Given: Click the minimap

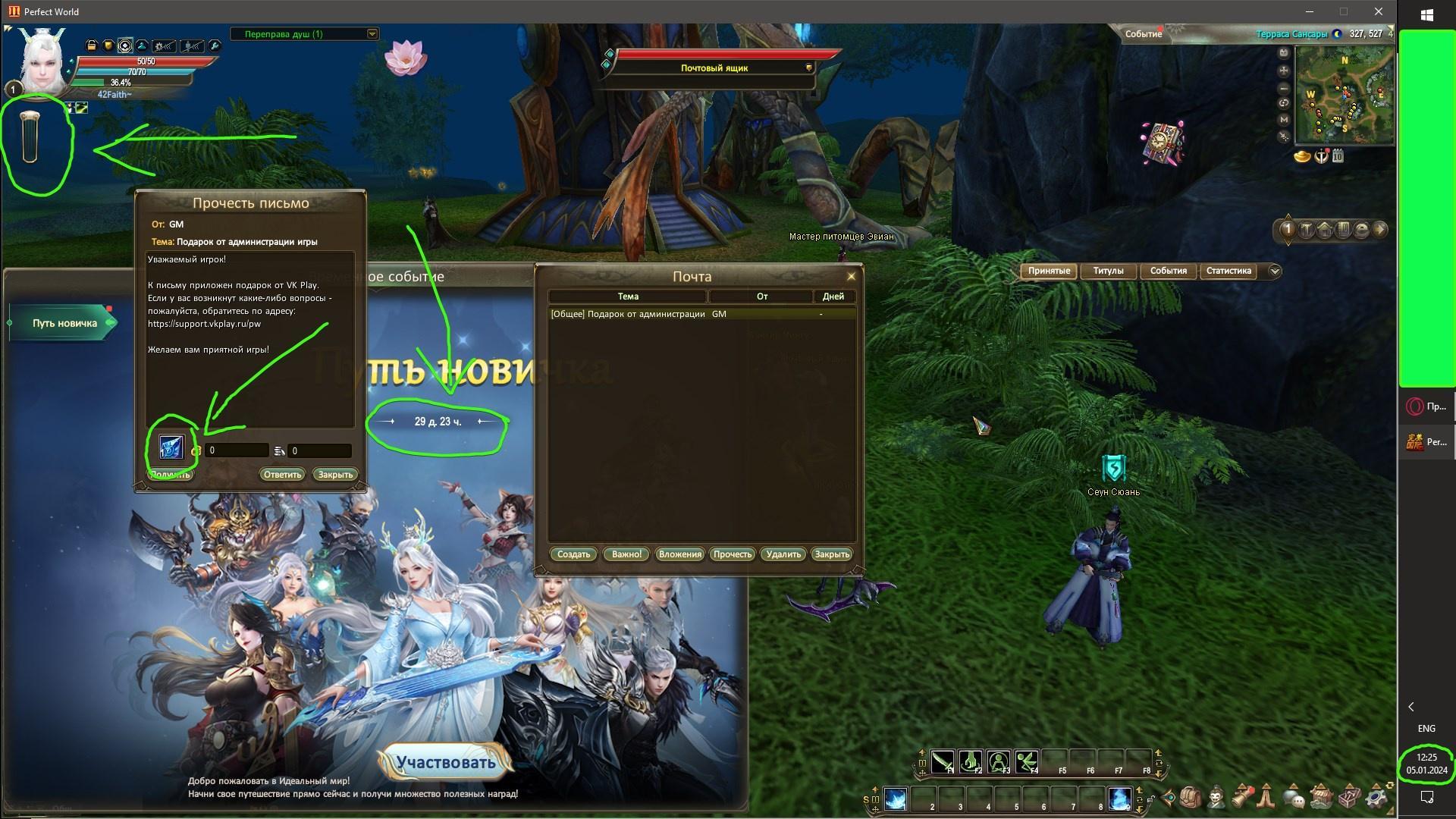Looking at the screenshot, I should (x=1344, y=95).
